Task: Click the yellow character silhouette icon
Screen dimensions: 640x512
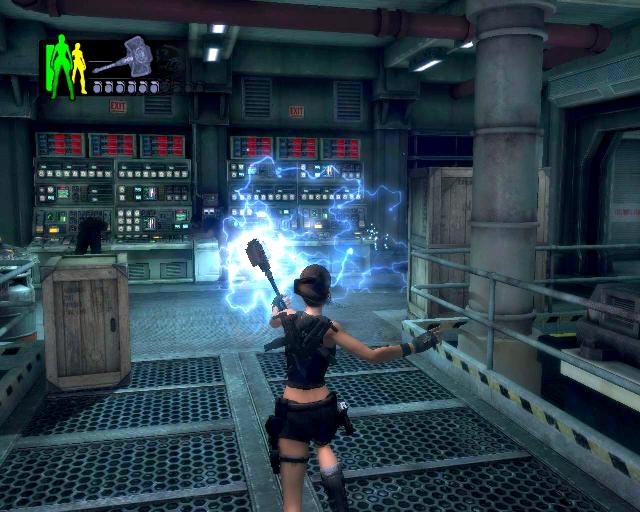Action: tap(80, 68)
